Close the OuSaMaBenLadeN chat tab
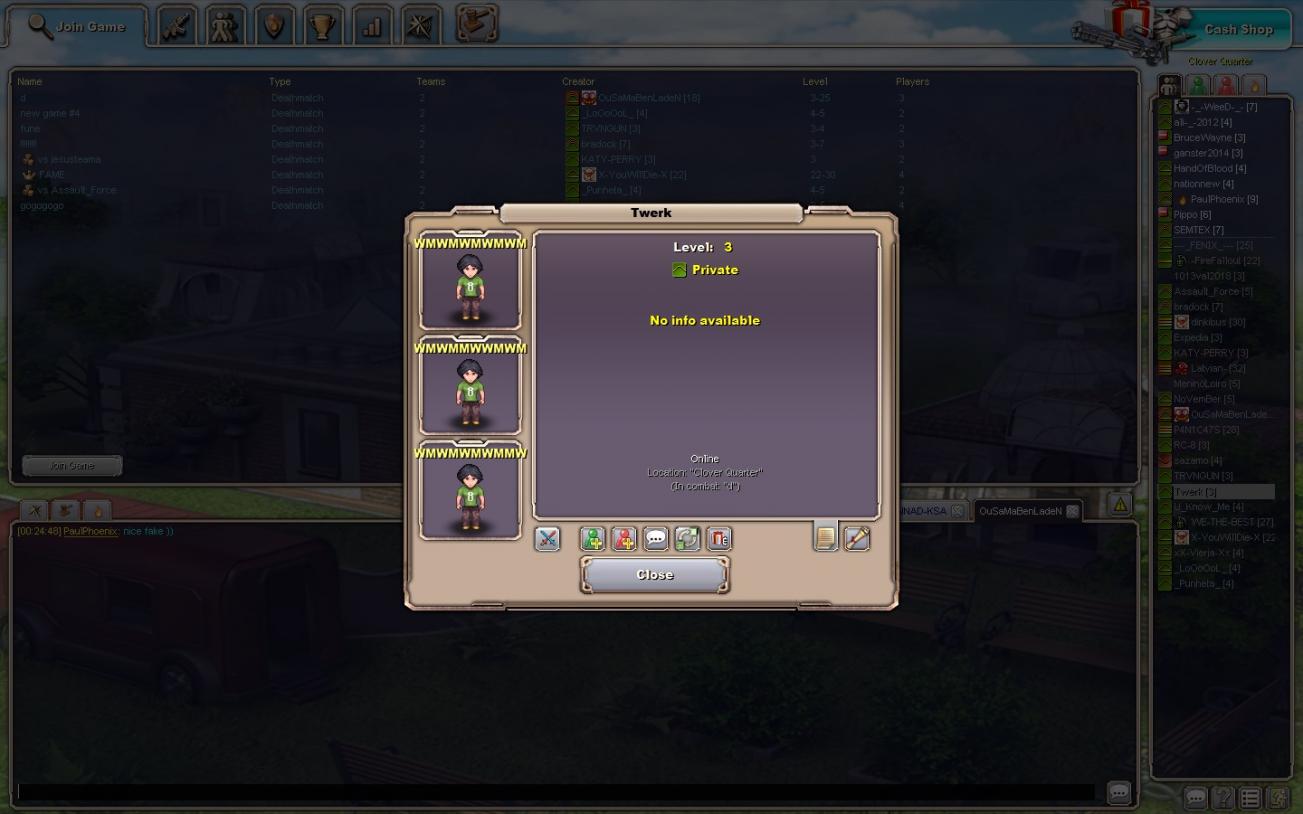The image size is (1303, 814). coord(1072,511)
